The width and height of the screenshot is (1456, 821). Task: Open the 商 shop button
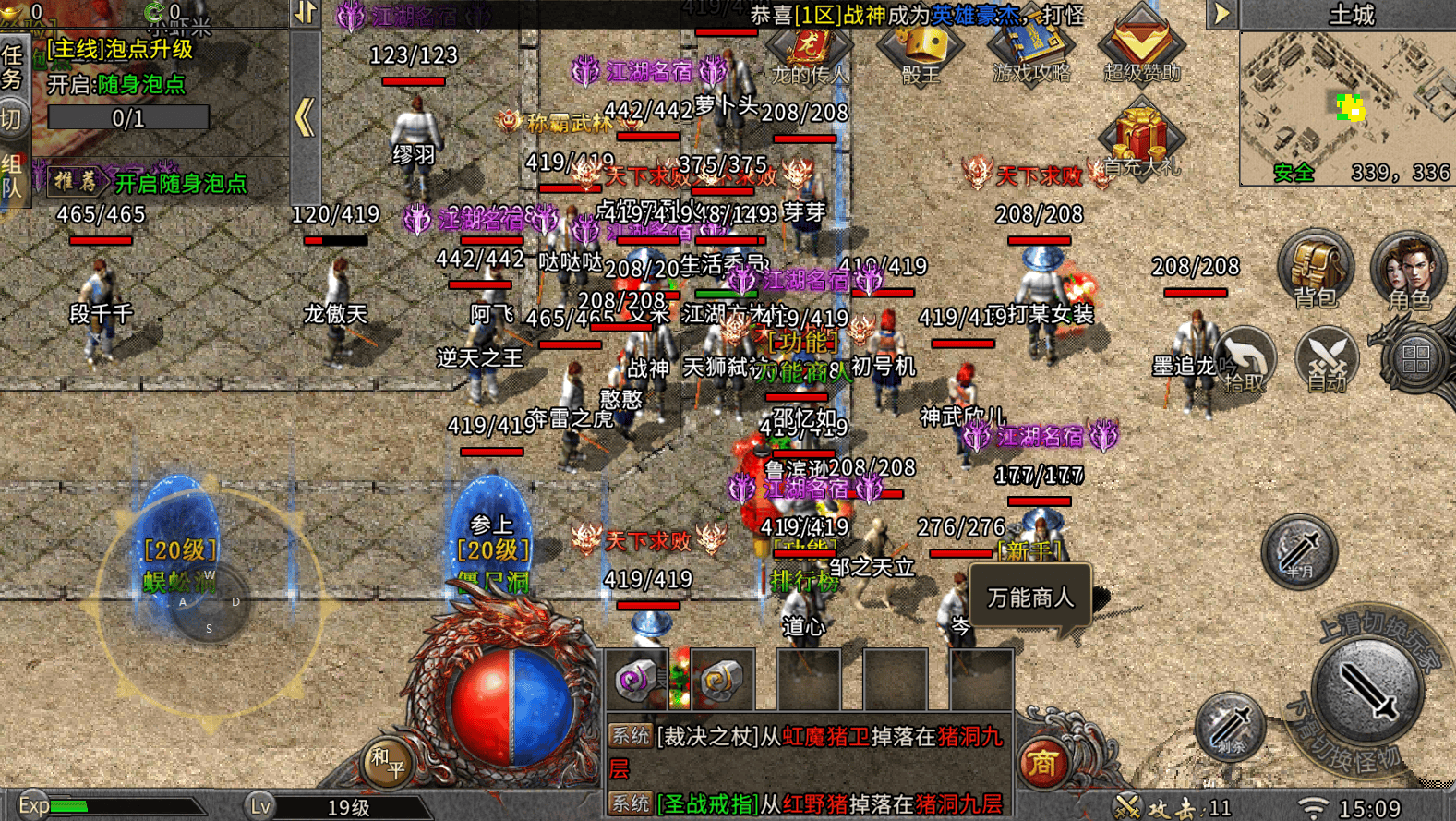1043,763
